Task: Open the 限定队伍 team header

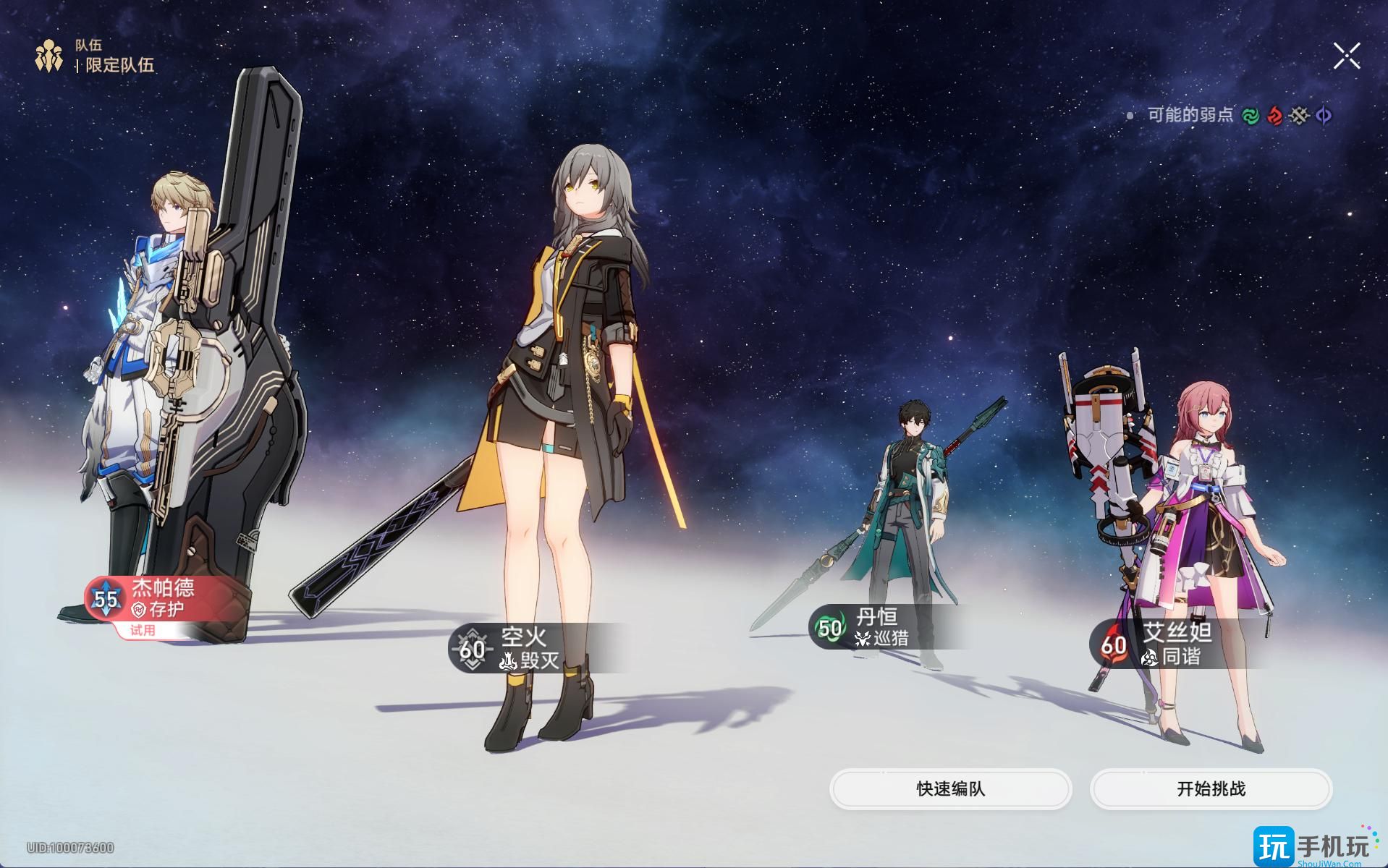Action: [119, 65]
